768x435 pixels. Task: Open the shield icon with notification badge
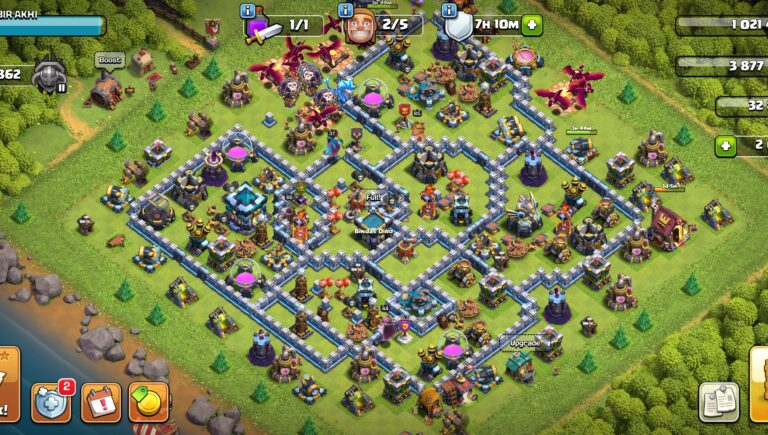point(51,403)
